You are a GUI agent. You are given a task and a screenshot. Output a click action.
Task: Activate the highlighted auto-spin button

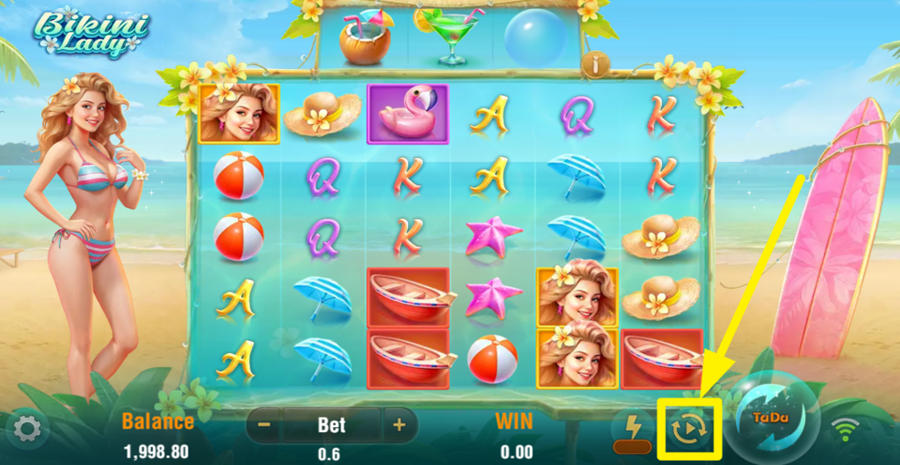(x=686, y=428)
